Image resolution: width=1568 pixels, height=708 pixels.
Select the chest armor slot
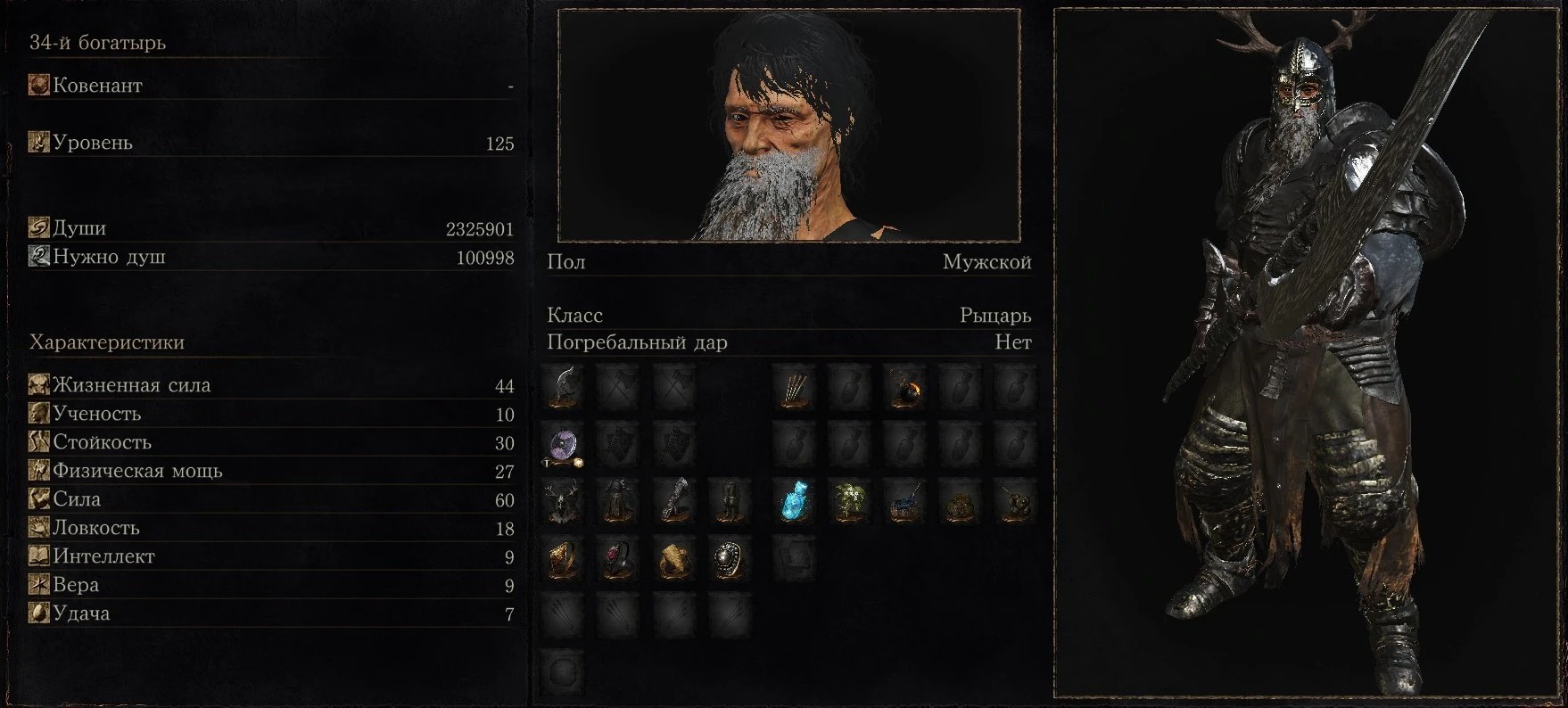pos(618,501)
